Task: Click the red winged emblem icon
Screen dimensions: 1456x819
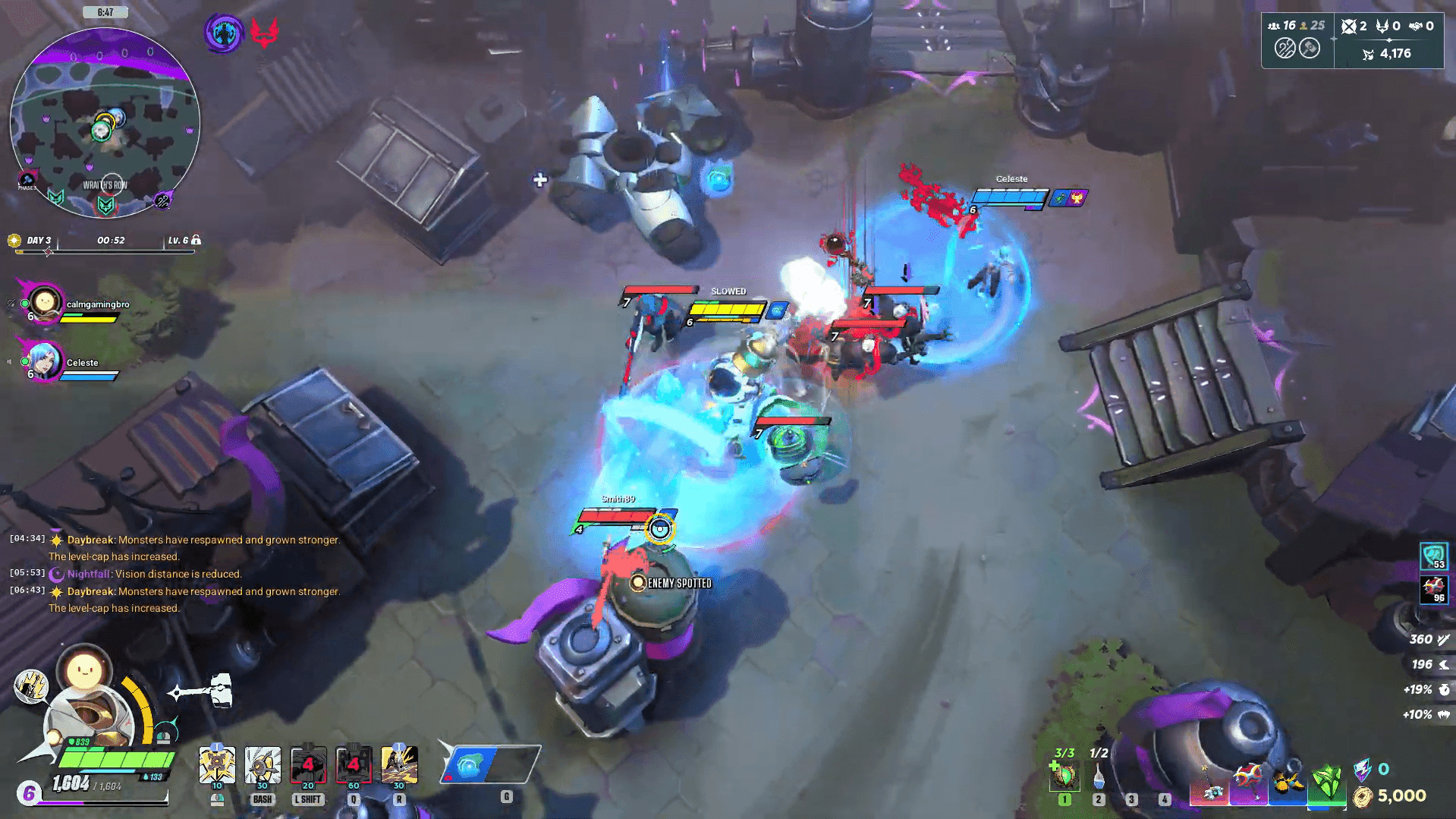Action: 264,33
